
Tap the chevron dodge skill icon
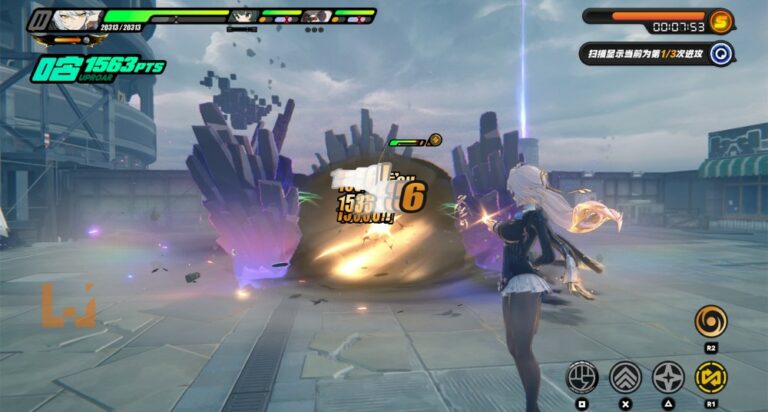coord(625,376)
